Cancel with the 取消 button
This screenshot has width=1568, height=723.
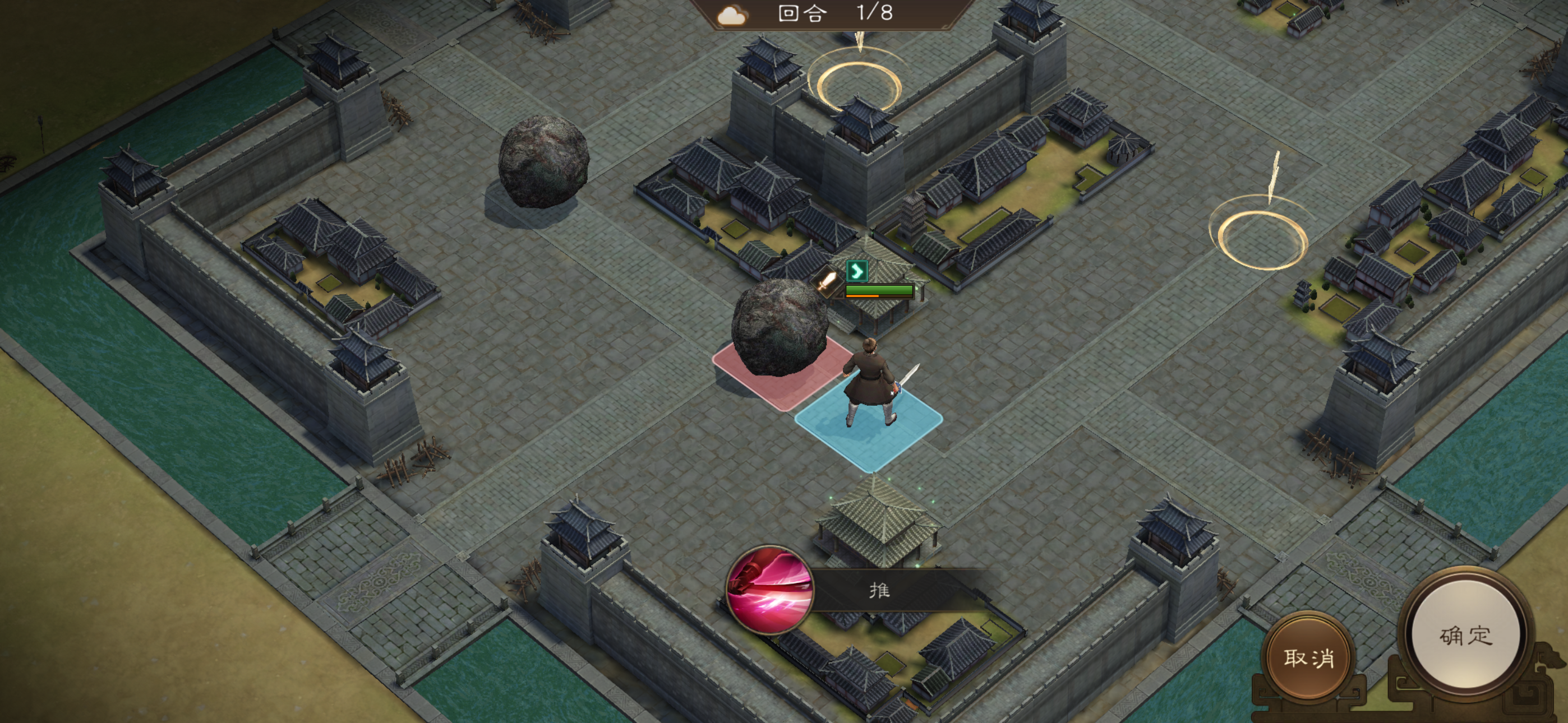coord(1309,656)
